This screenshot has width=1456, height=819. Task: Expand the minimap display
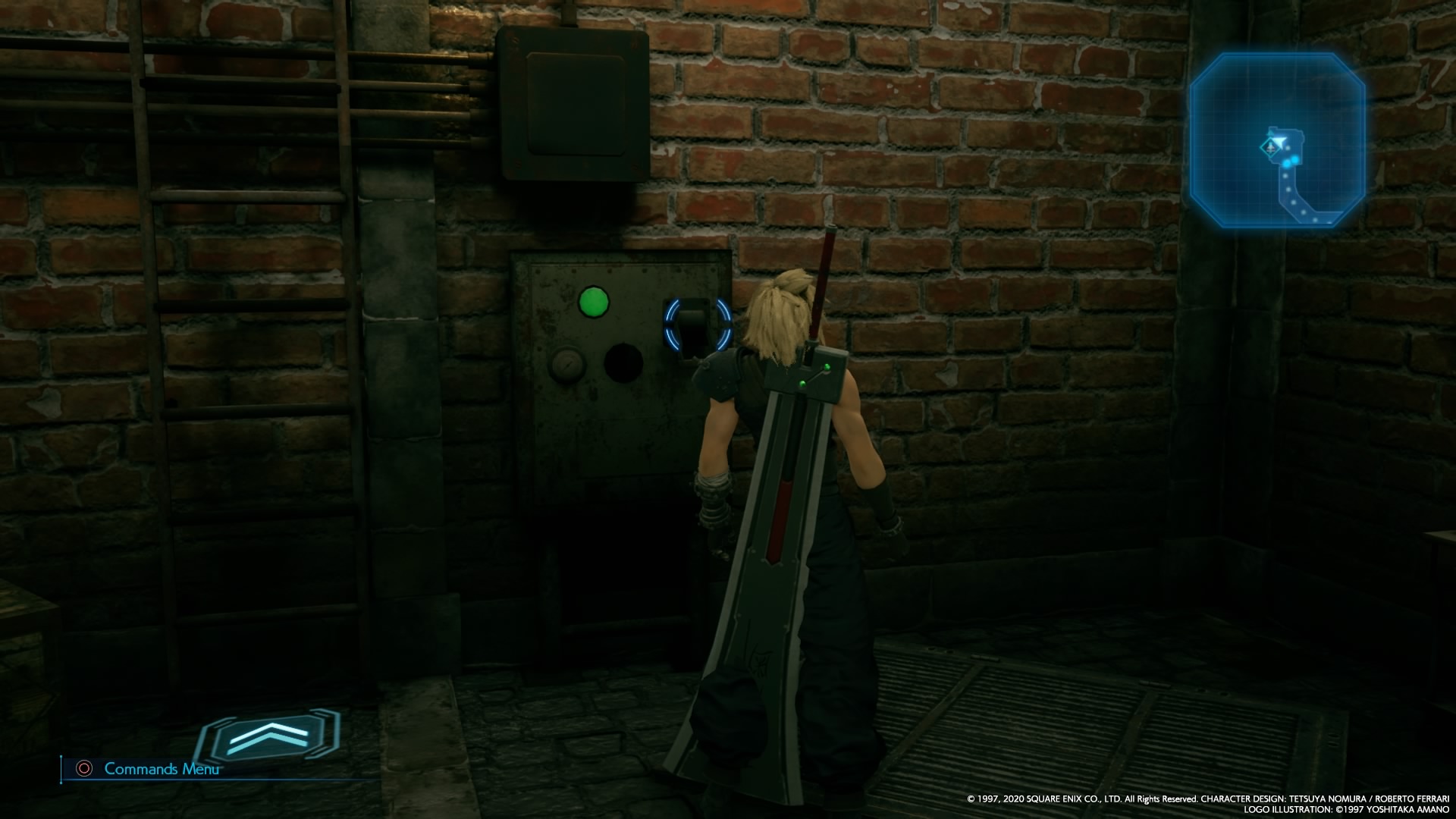click(1279, 140)
